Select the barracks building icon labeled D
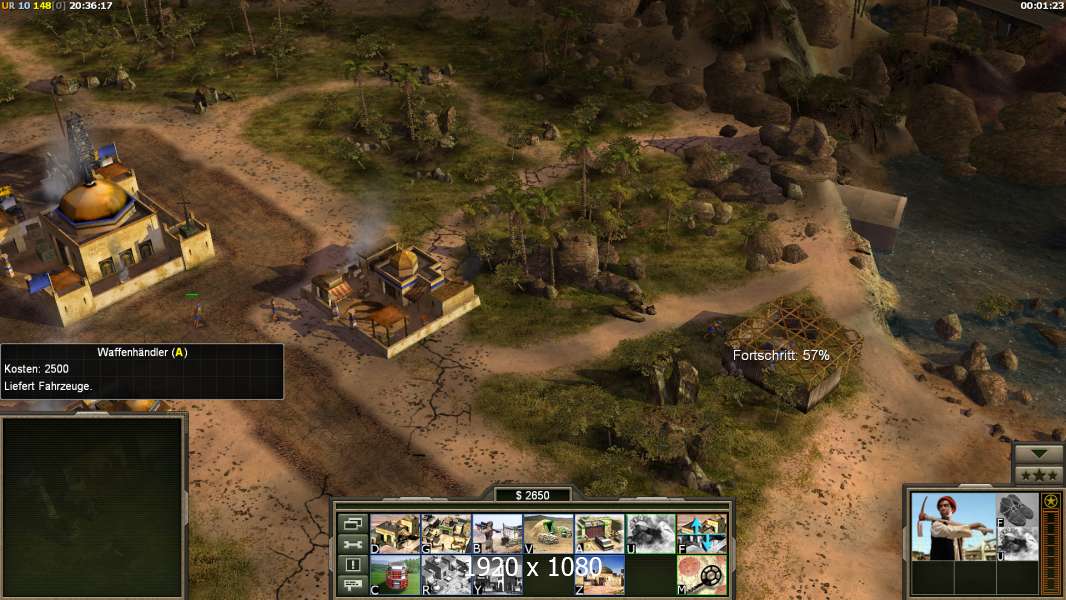 click(395, 534)
